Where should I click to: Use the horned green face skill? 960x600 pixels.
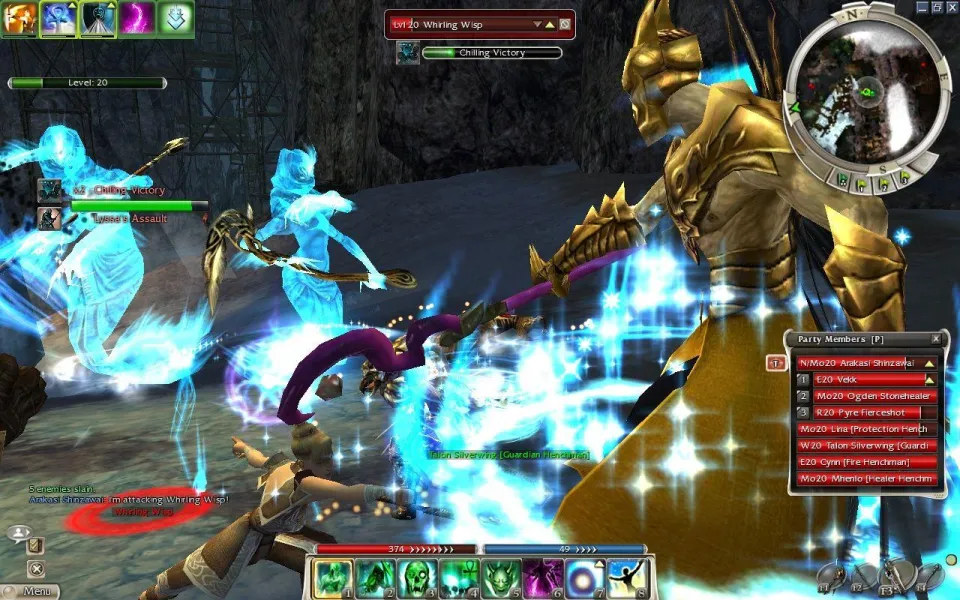click(x=502, y=578)
